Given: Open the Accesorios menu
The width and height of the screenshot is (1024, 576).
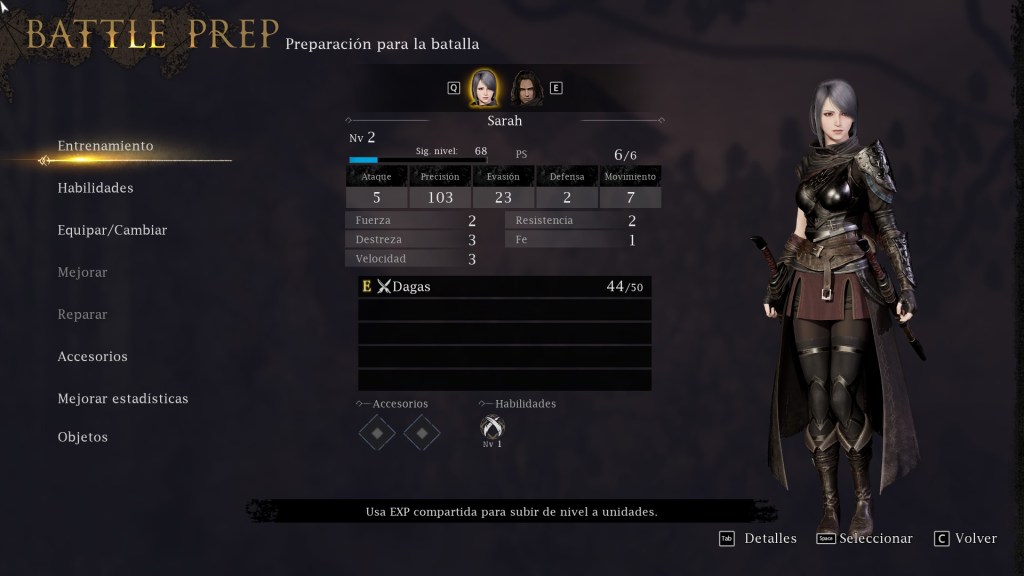Looking at the screenshot, I should (93, 356).
